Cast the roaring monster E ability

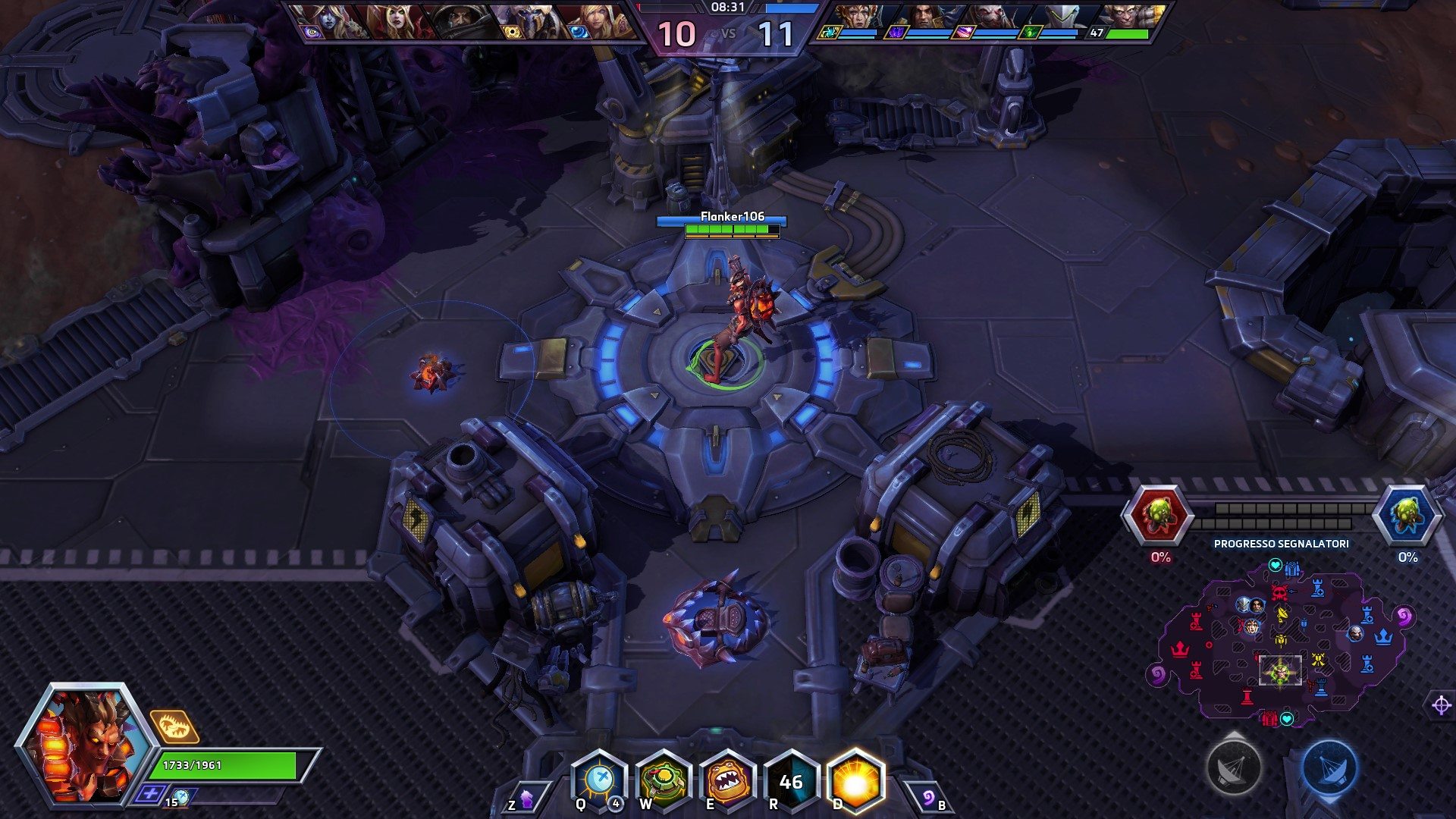point(727,781)
